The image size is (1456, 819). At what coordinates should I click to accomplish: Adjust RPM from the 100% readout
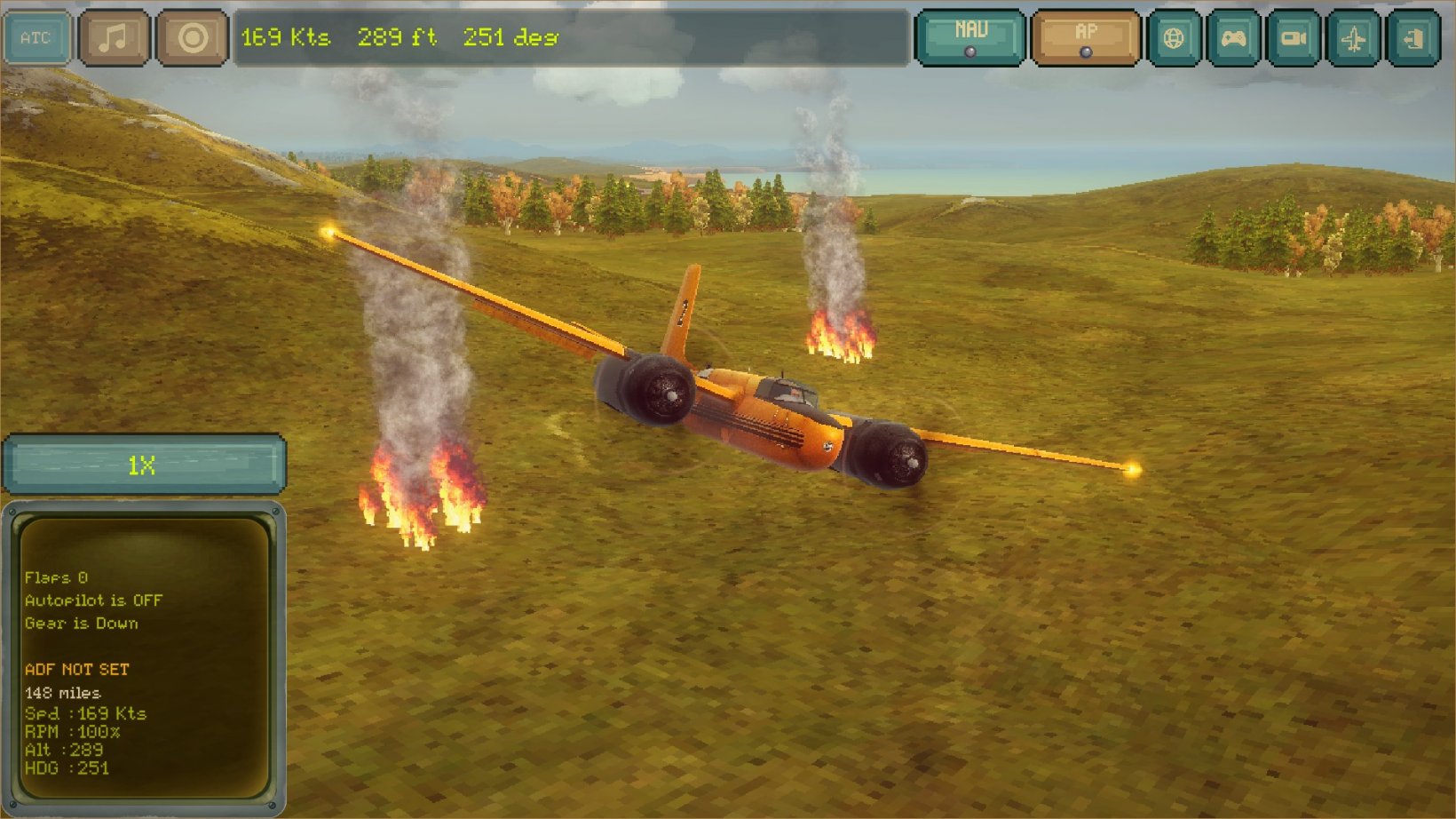[x=71, y=732]
